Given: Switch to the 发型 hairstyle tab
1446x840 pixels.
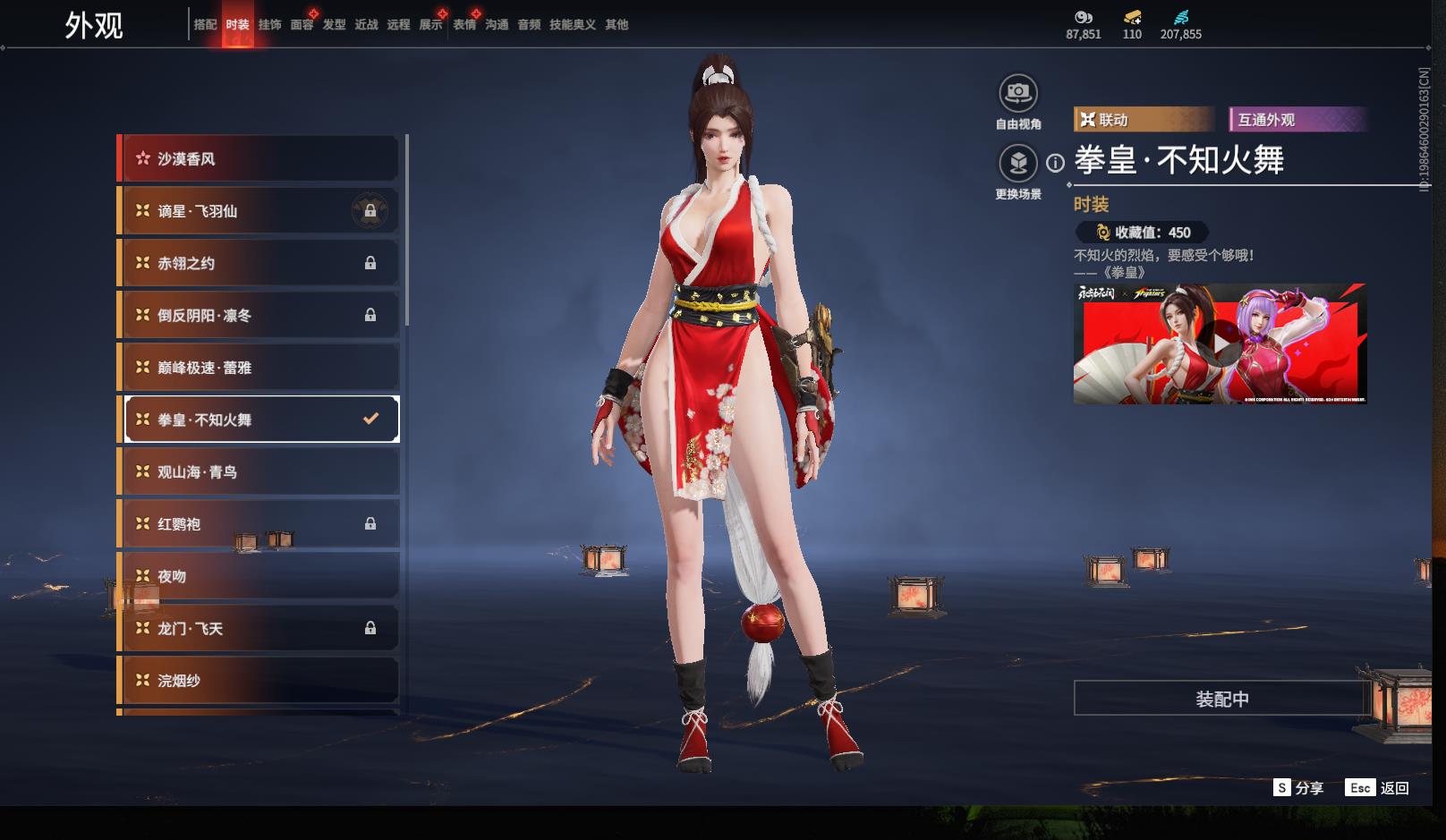Looking at the screenshot, I should coord(334,25).
